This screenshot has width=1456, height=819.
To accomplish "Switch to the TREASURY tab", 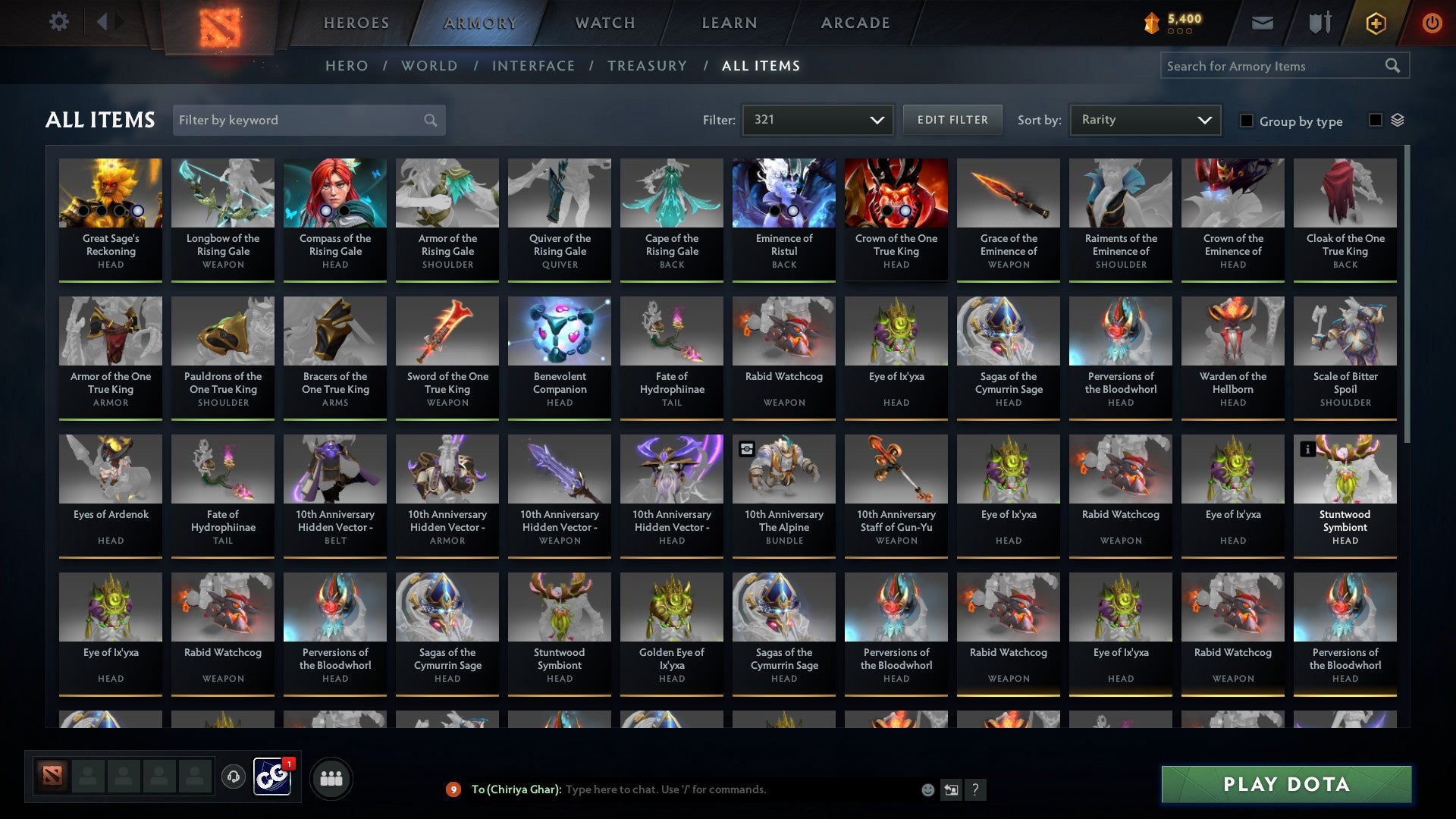I will [648, 66].
